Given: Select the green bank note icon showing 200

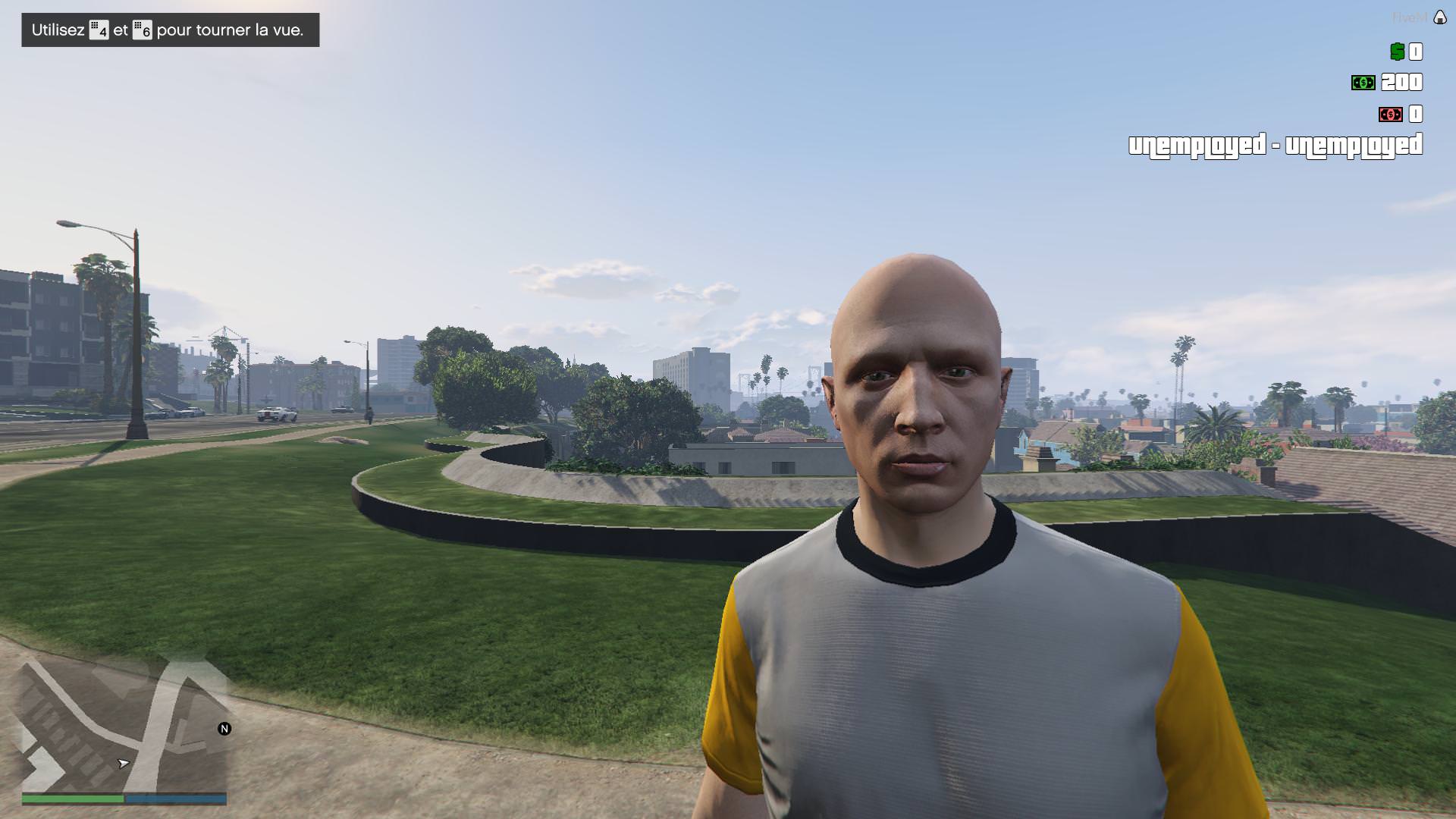Looking at the screenshot, I should tap(1362, 82).
